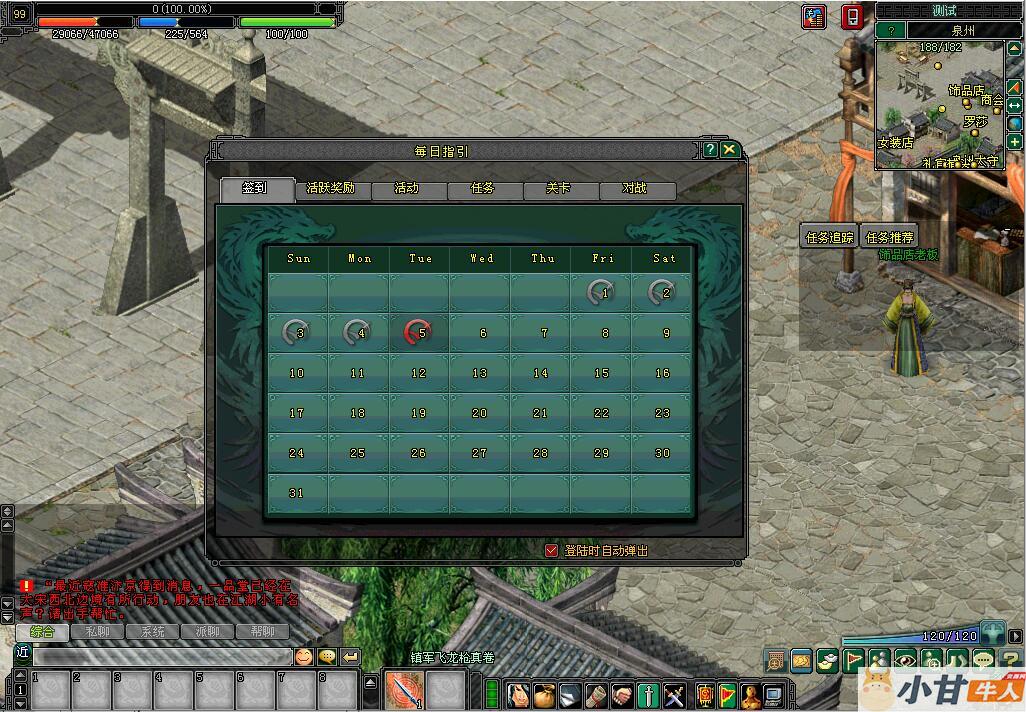Select the 系统 chat tab

pyautogui.click(x=152, y=632)
